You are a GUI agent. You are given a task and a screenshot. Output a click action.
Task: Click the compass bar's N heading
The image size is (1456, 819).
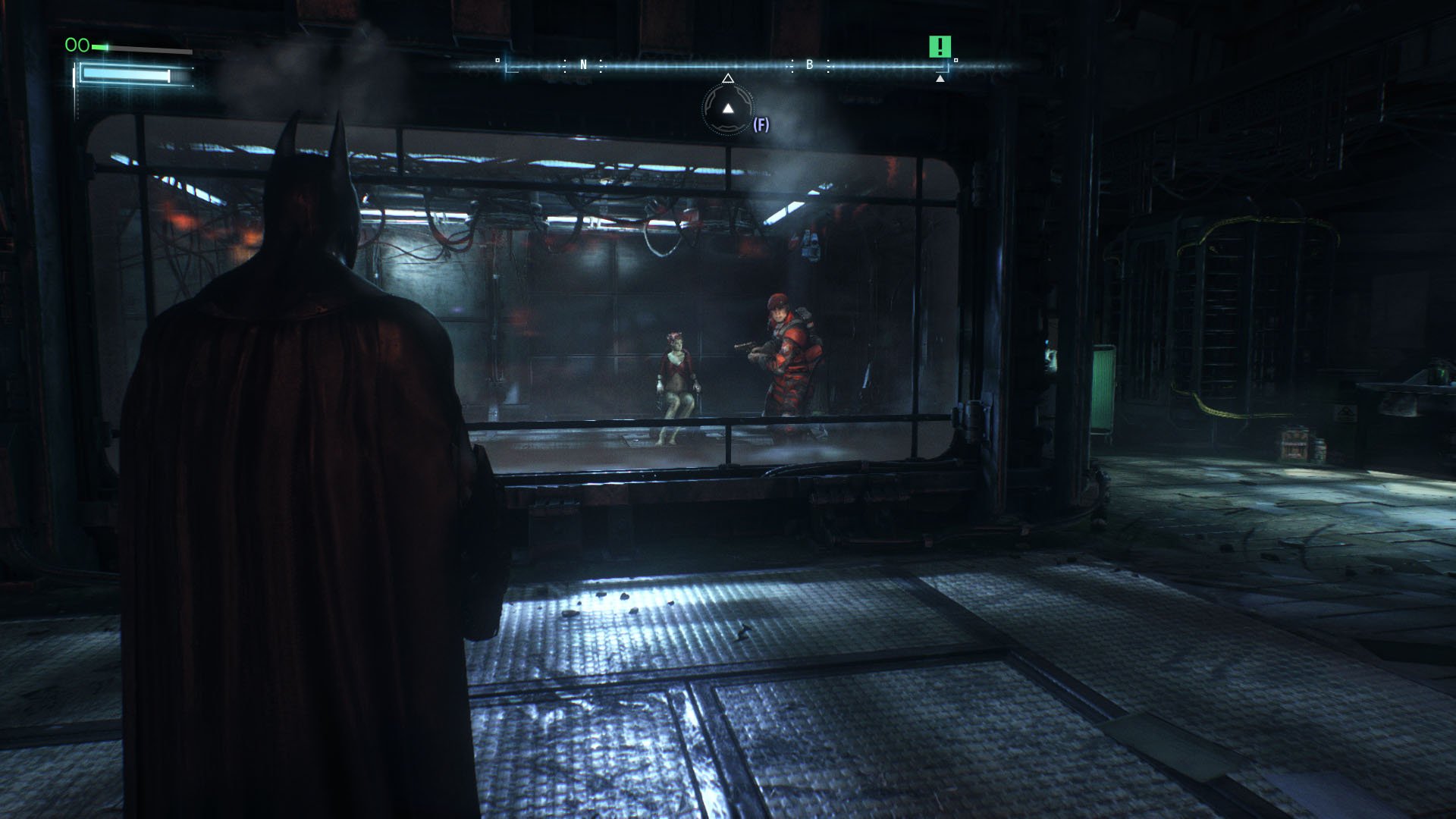583,65
